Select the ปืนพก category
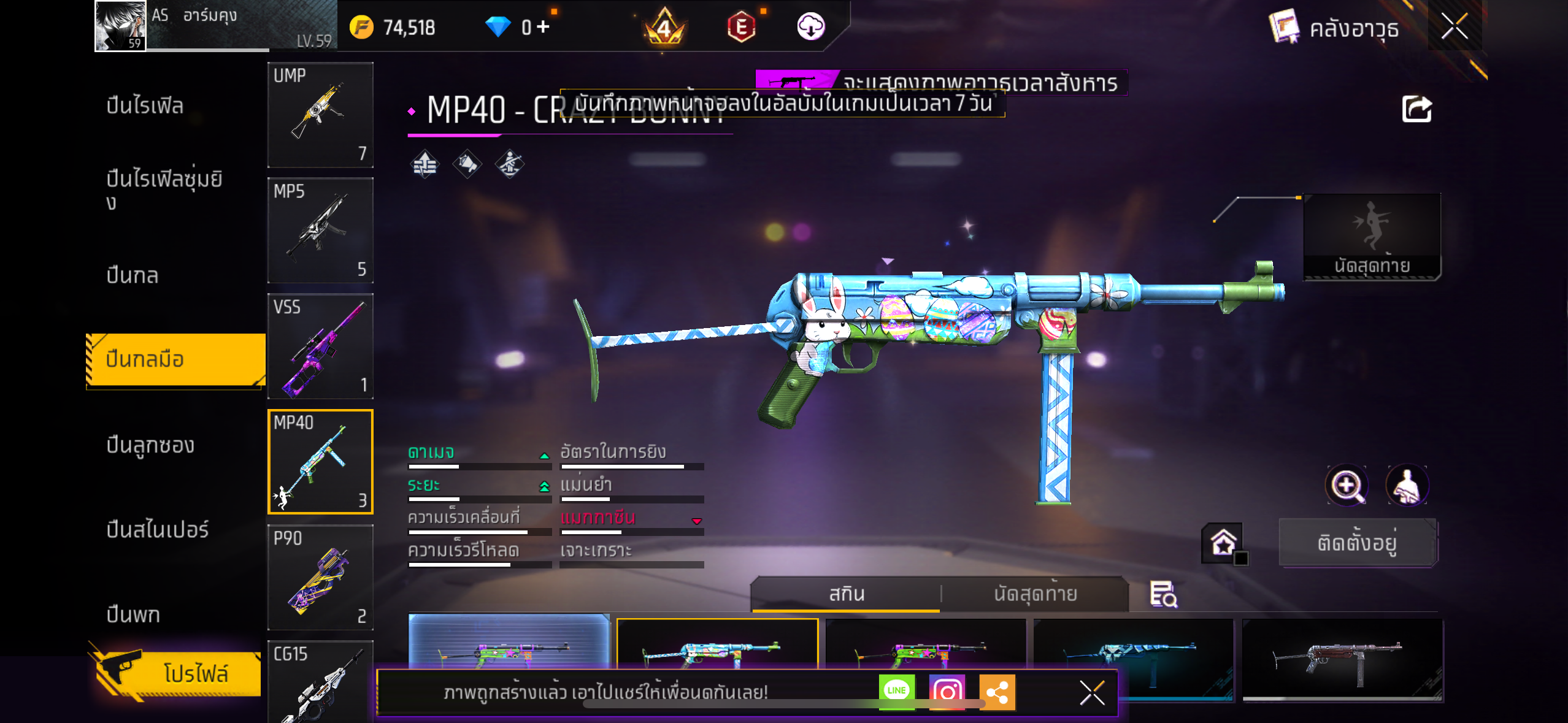This screenshot has height=723, width=1568. (133, 614)
